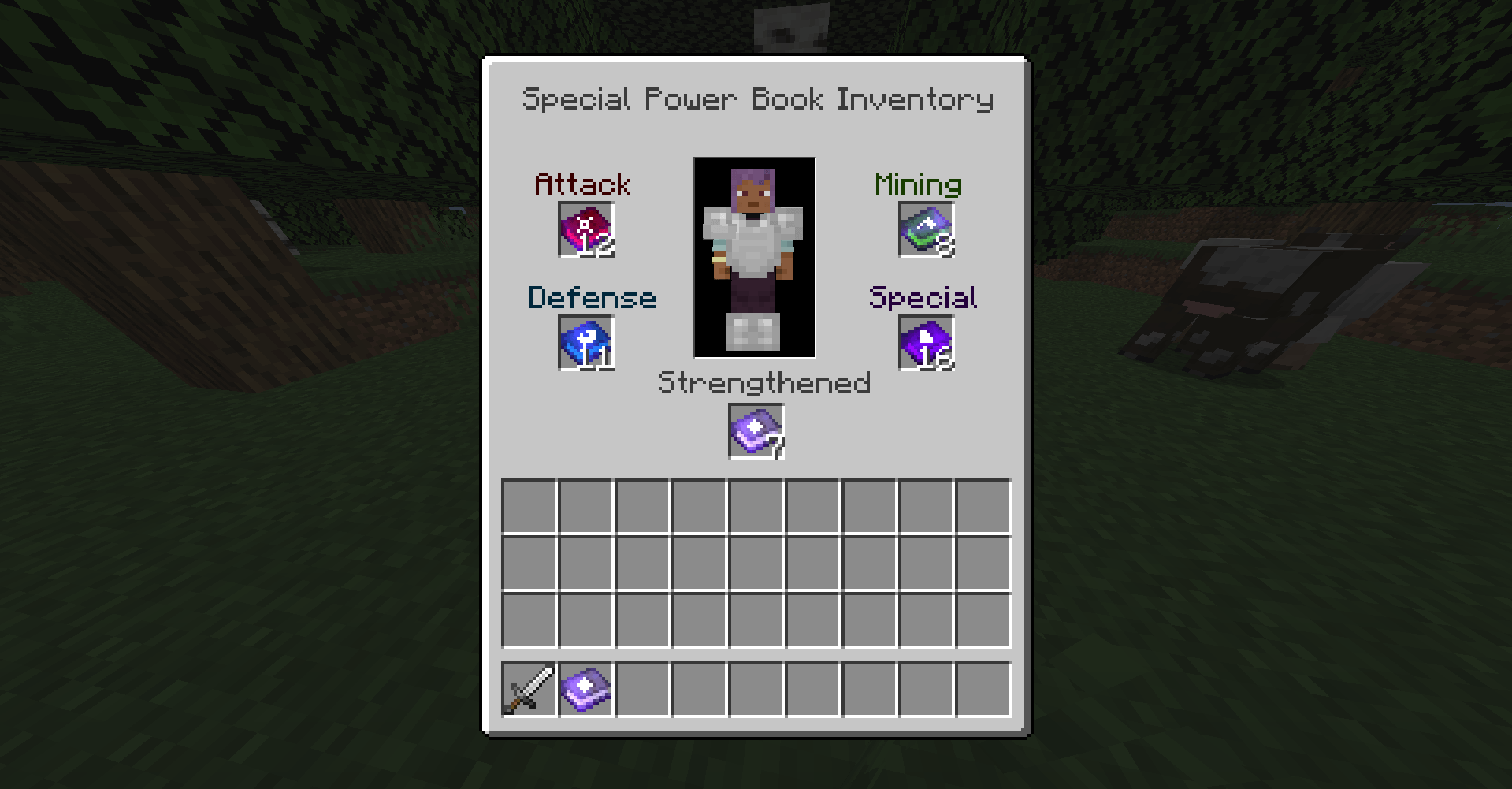Expand the Special book details
This screenshot has height=789, width=1512.
926,344
